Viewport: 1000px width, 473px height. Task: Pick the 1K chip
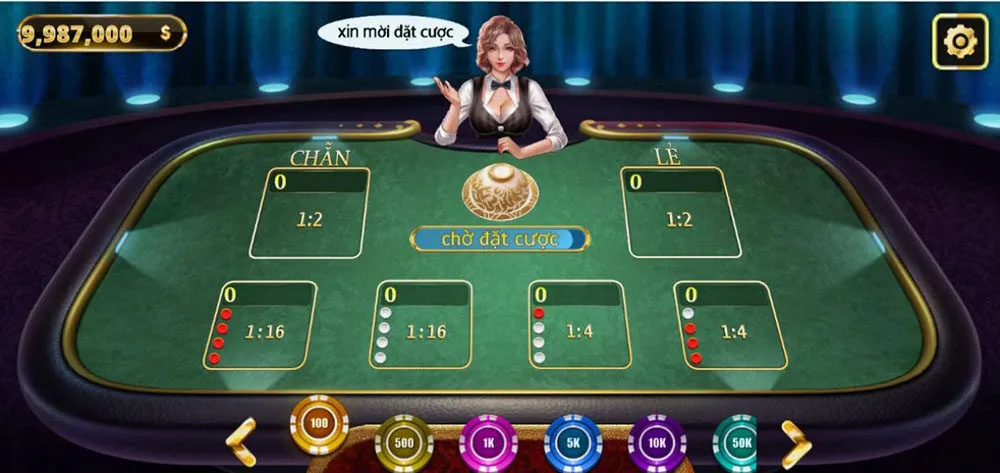coord(488,443)
